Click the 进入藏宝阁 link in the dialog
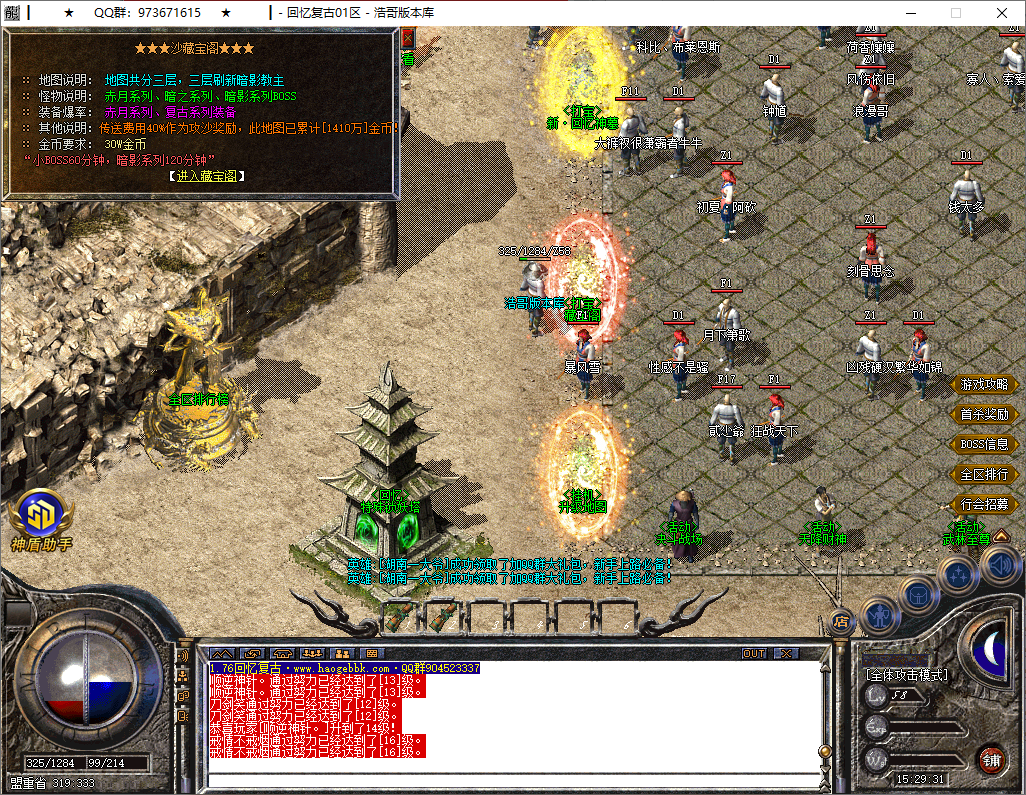Screen dimensions: 1026x795 click(x=208, y=176)
